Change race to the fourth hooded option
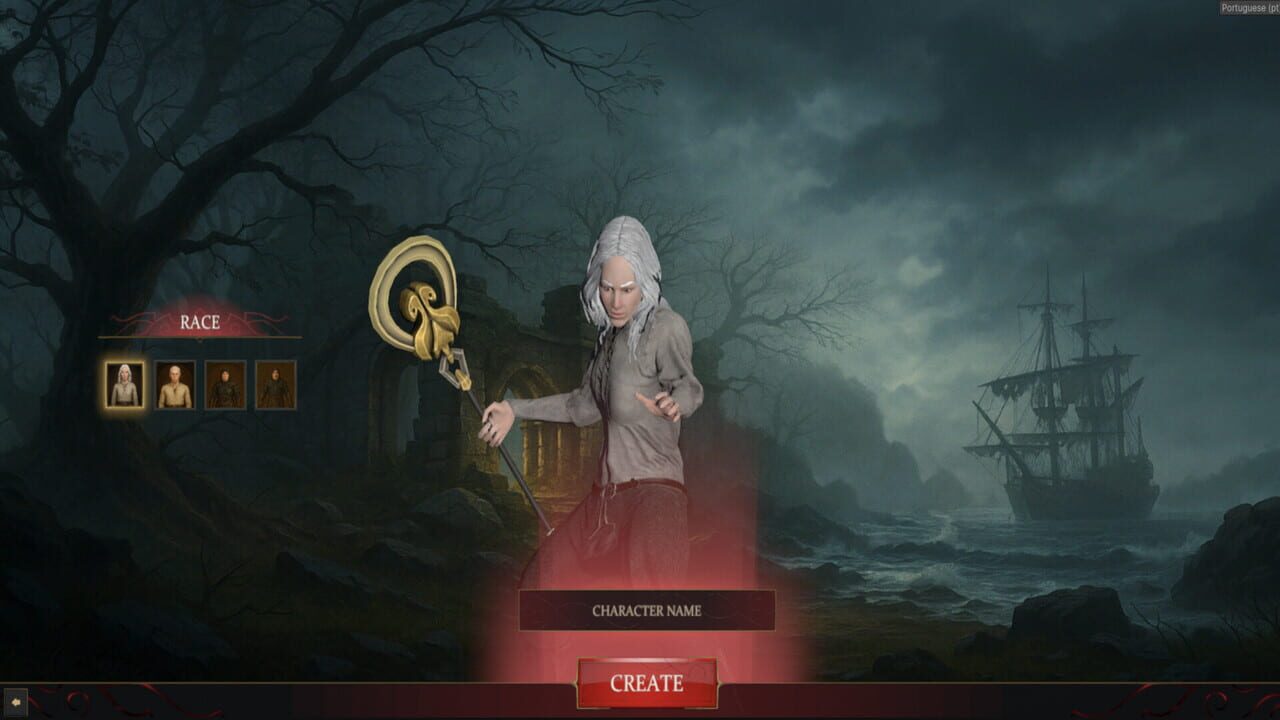Viewport: 1280px width, 720px height. point(273,386)
